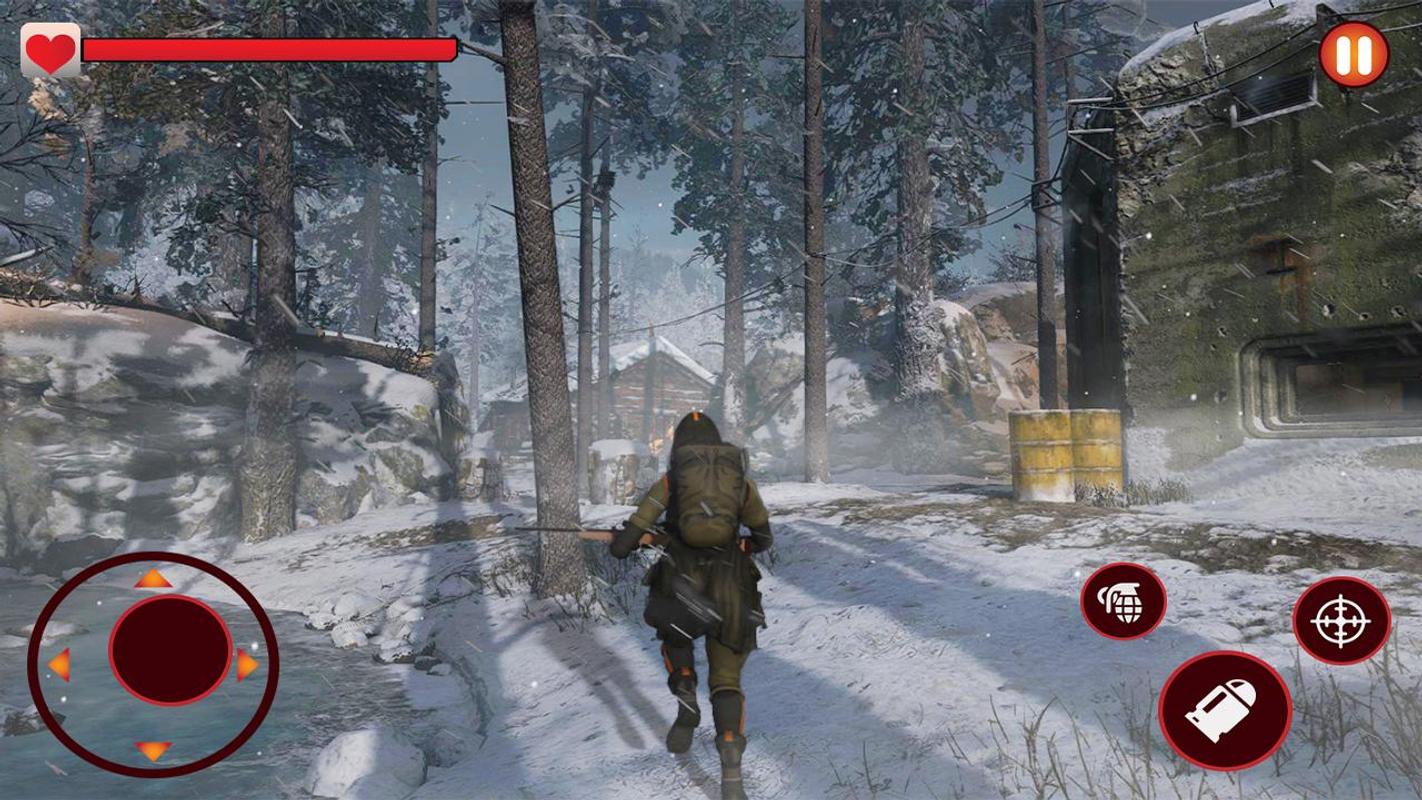
Task: Tap the joystick's up arrow
Action: pyautogui.click(x=153, y=578)
